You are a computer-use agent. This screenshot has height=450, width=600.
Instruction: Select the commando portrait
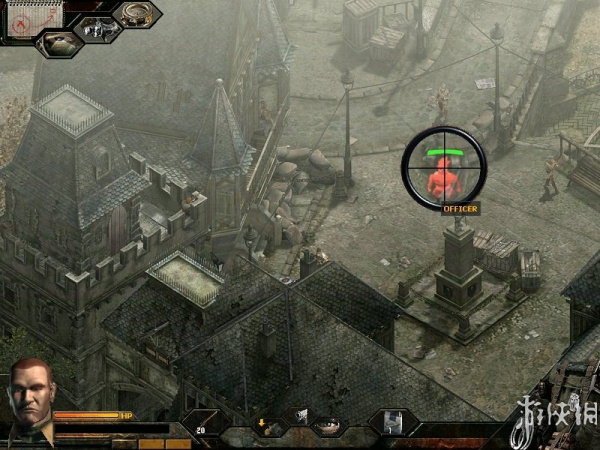click(28, 400)
